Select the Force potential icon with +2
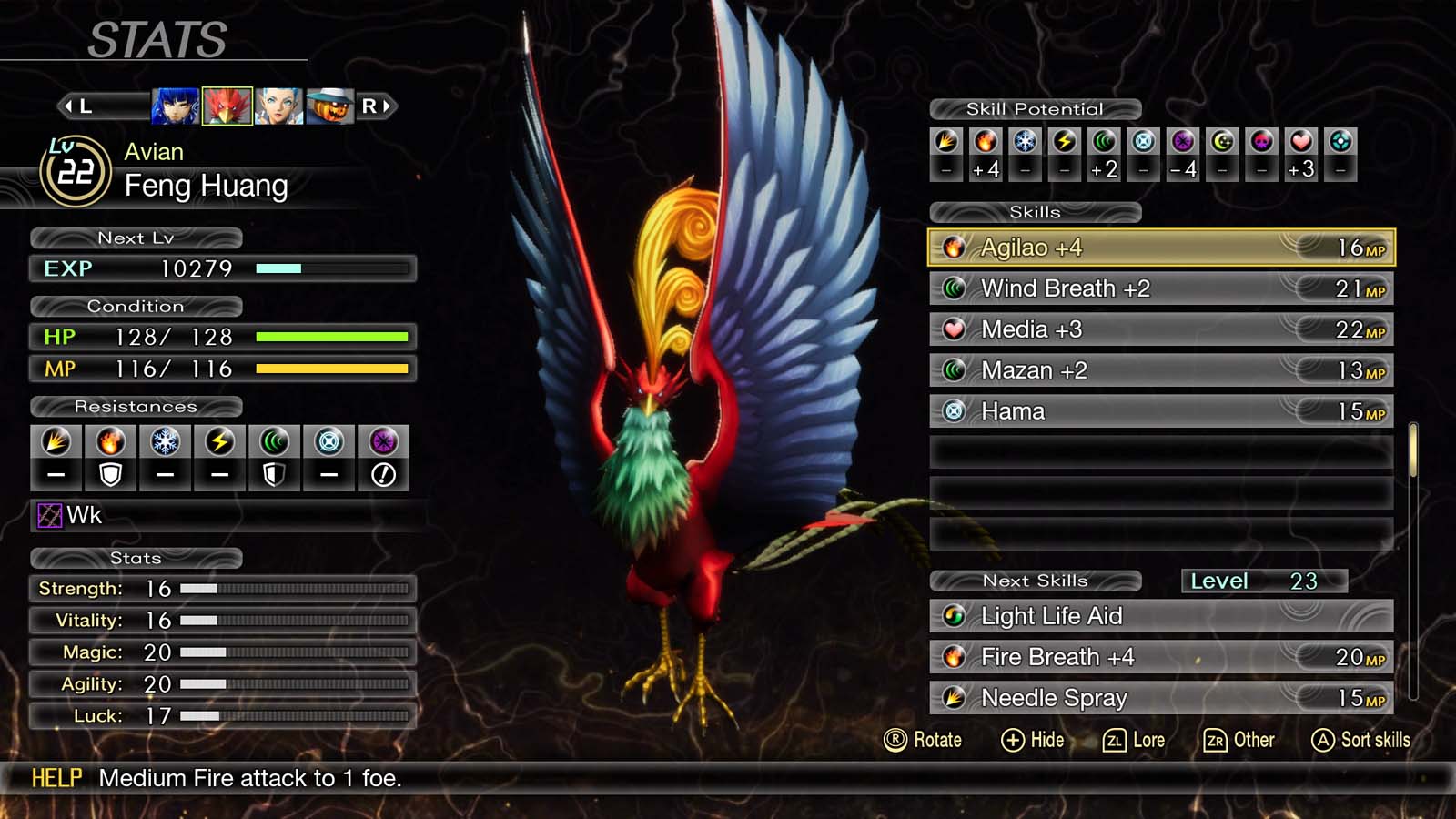 [1103, 155]
